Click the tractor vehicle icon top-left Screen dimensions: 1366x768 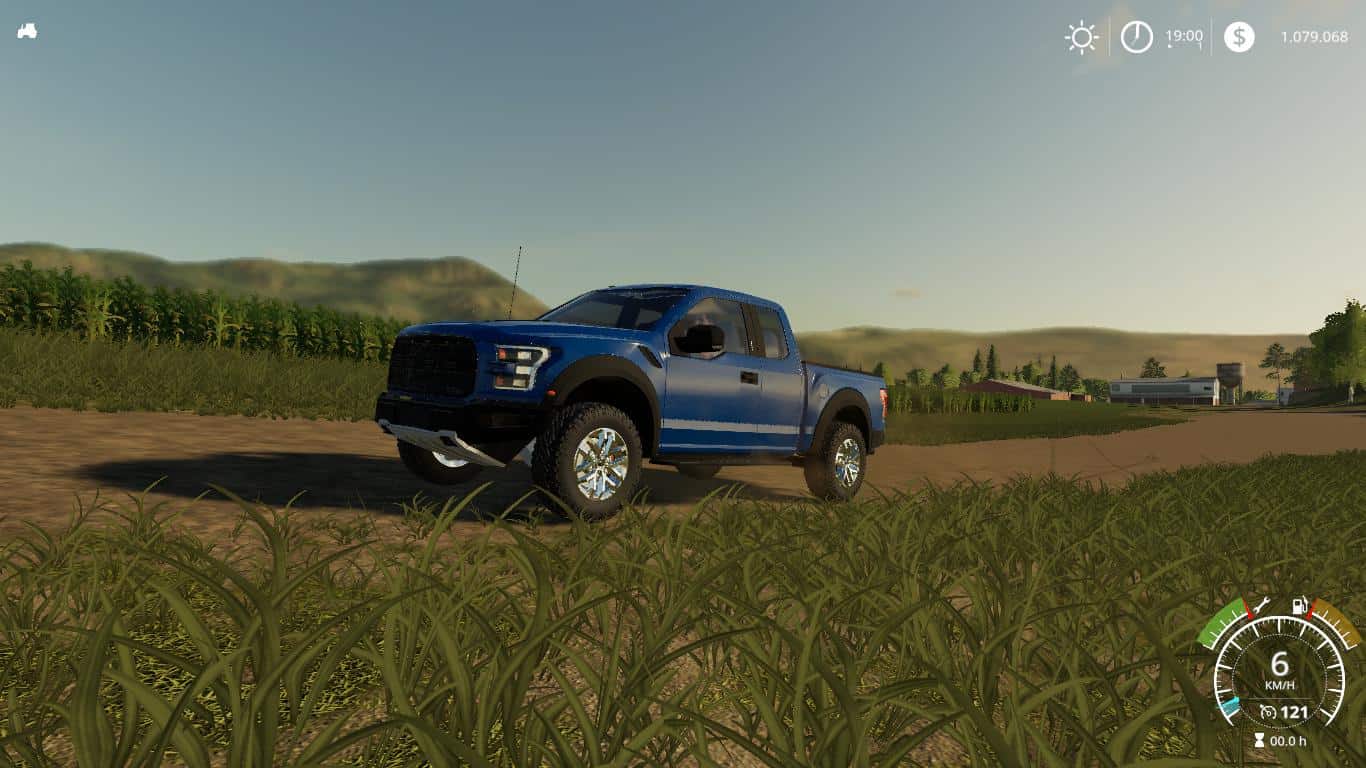click(28, 31)
